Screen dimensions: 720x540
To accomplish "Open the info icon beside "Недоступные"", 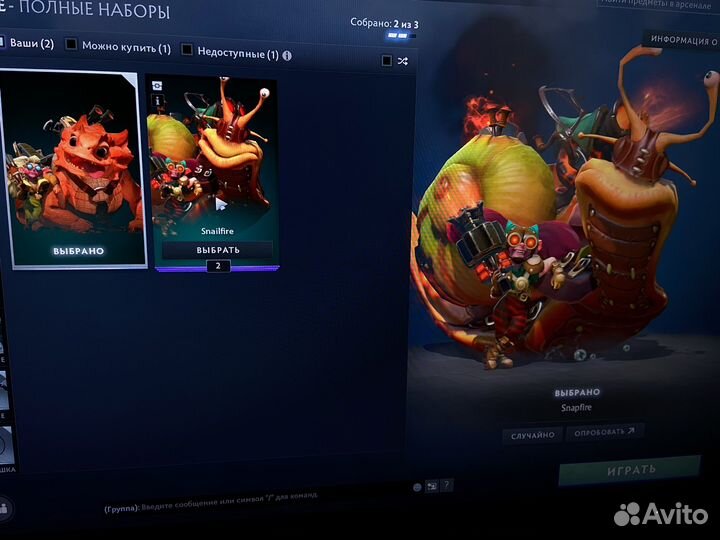I will (x=288, y=56).
